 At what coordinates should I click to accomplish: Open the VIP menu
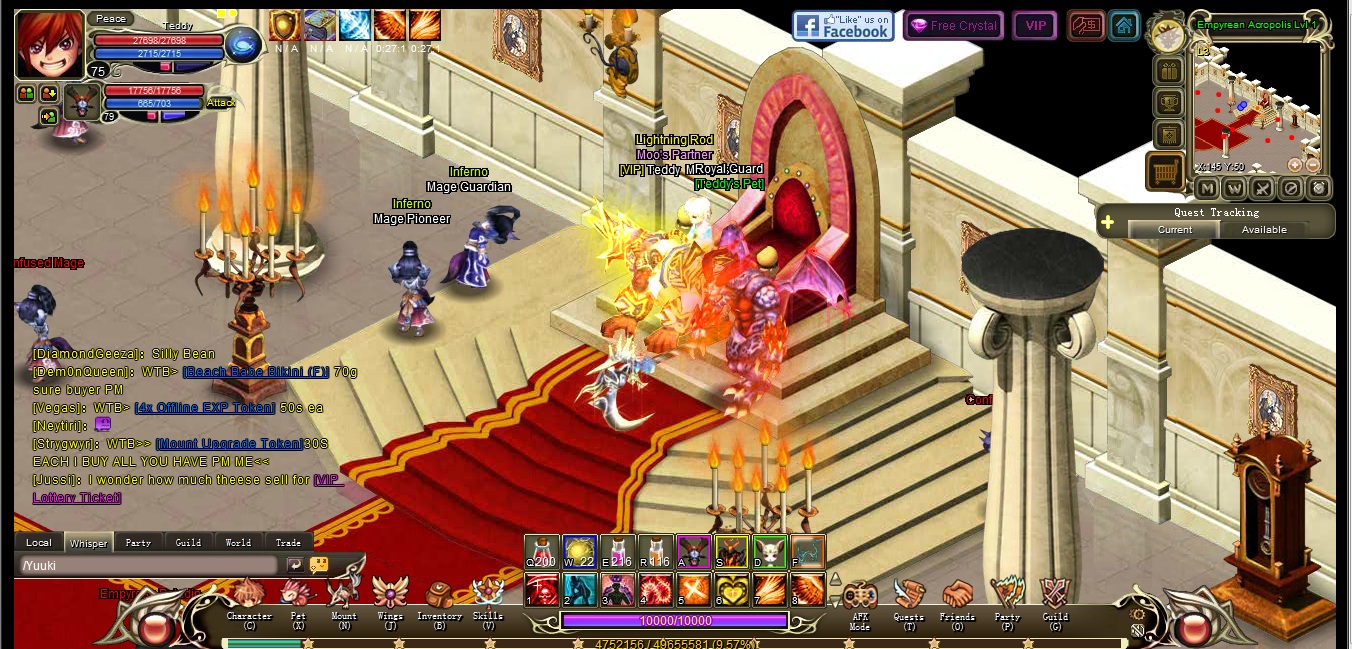1035,26
